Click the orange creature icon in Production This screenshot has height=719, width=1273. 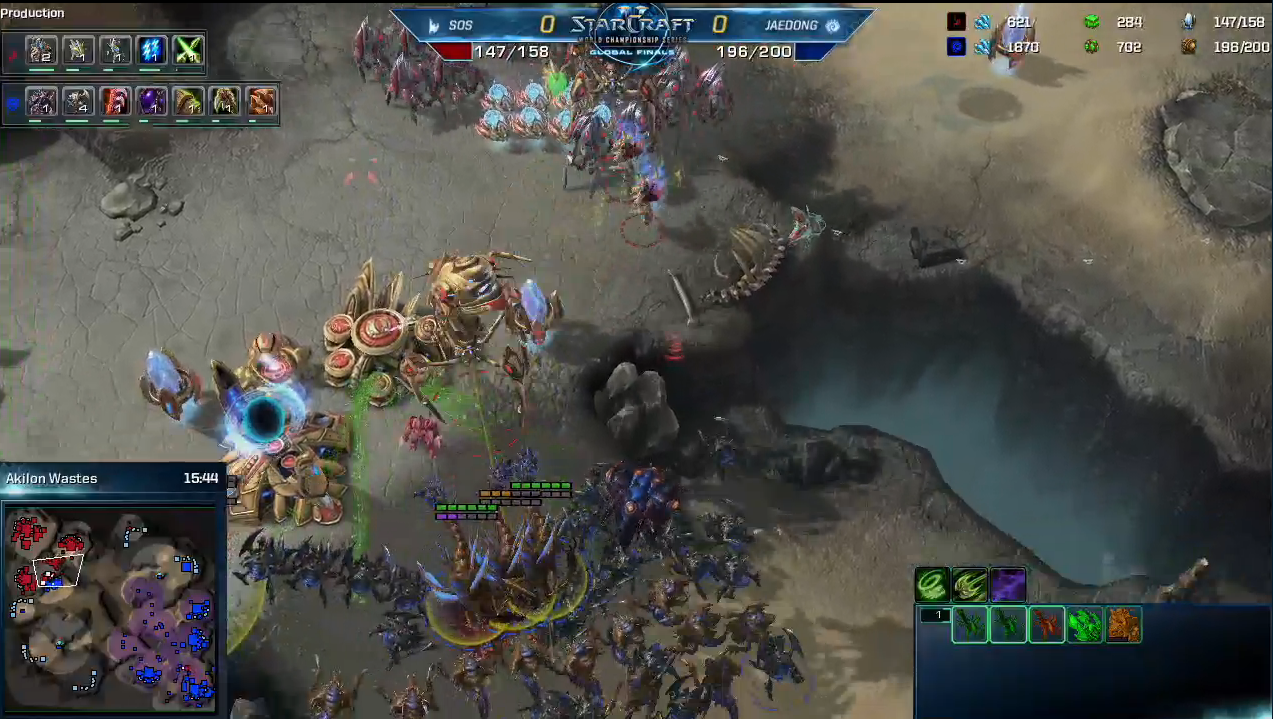click(x=262, y=101)
